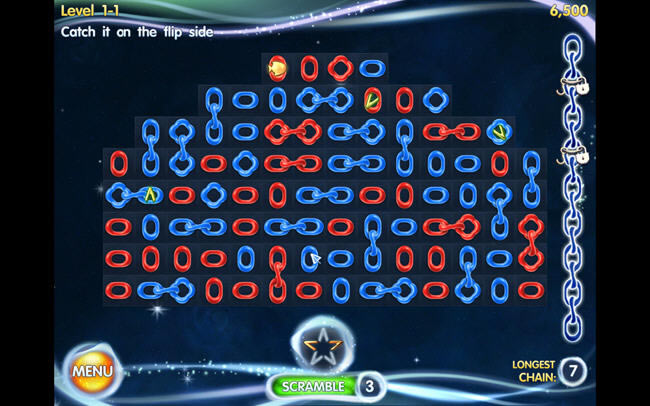The width and height of the screenshot is (650, 406).
Task: Open the orange MENU button
Action: tap(91, 371)
